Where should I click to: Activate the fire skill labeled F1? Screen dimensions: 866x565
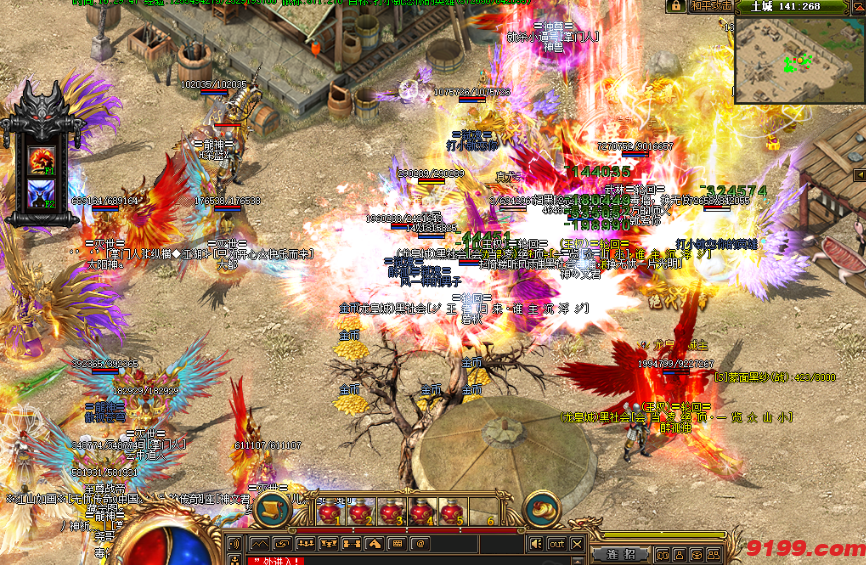tap(42, 158)
